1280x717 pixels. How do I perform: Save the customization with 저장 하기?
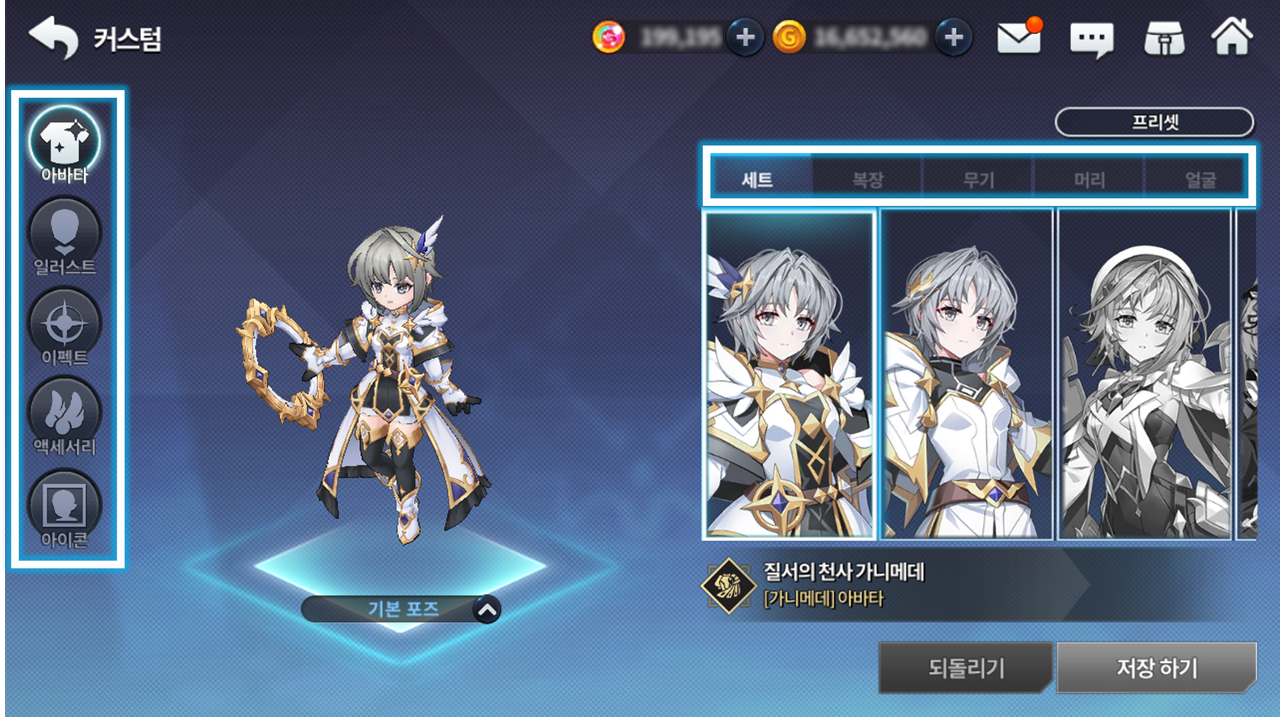pyautogui.click(x=1156, y=668)
